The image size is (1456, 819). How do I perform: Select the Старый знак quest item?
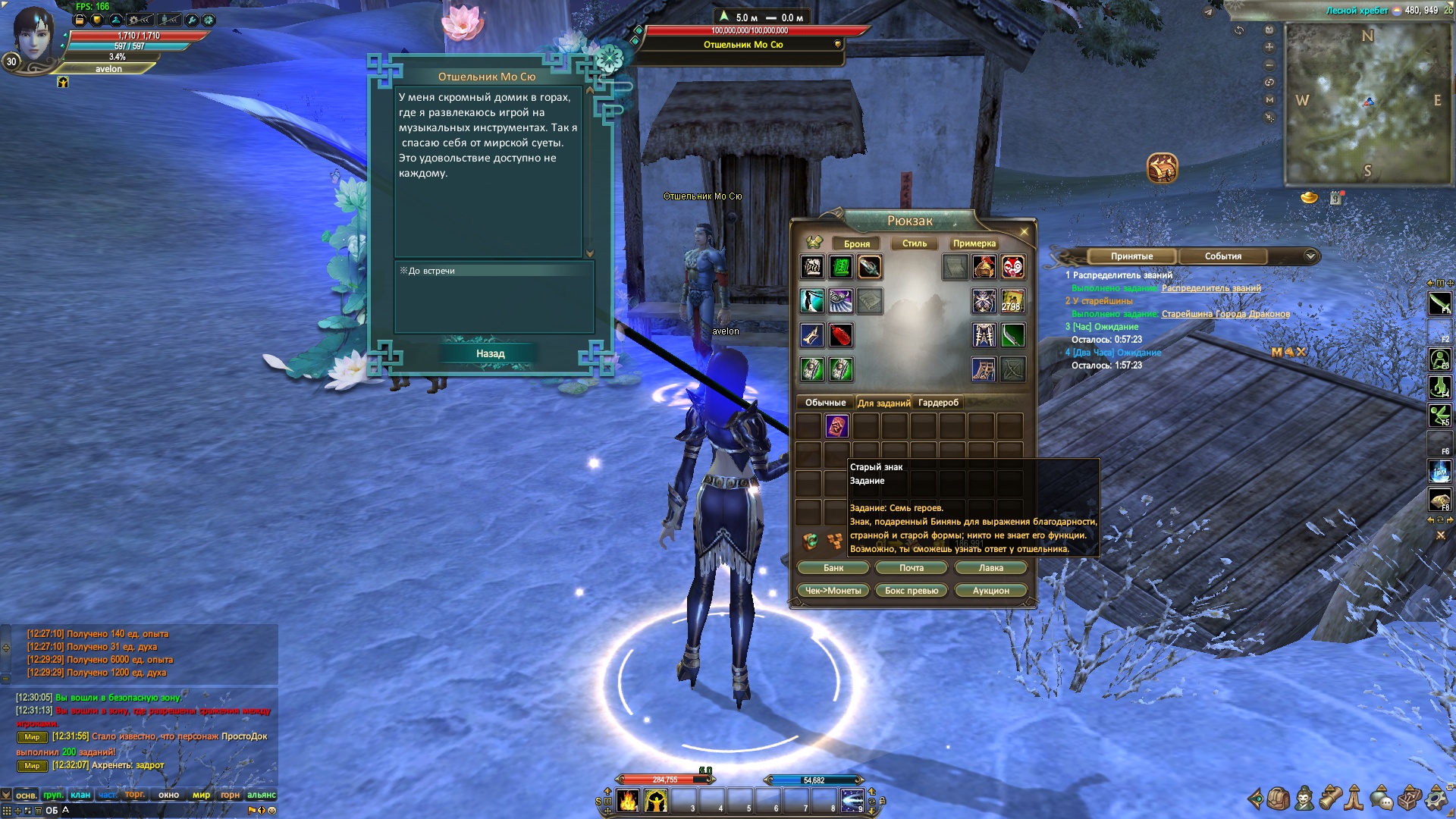[836, 427]
